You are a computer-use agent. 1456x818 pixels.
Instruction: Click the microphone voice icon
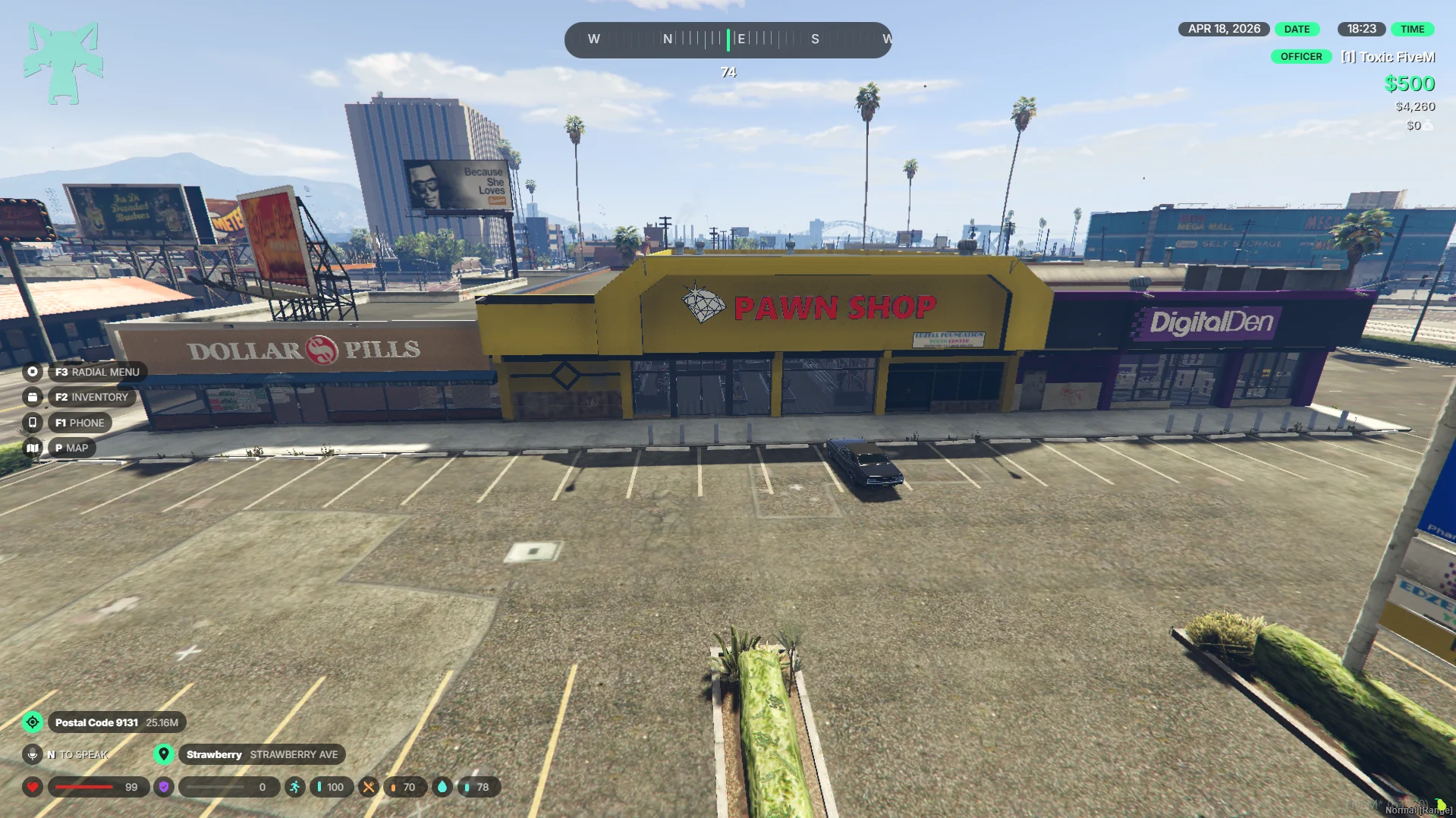pos(32,754)
